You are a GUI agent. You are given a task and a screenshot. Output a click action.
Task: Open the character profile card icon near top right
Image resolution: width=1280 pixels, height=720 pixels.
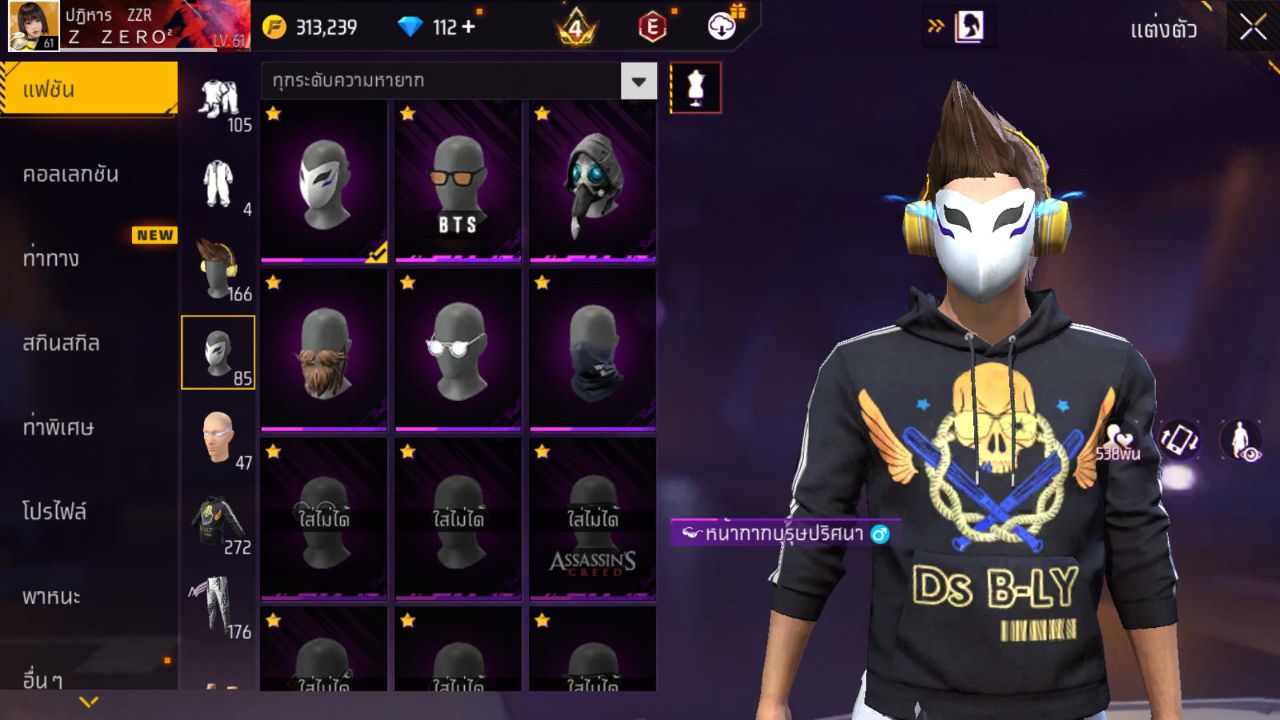[967, 27]
